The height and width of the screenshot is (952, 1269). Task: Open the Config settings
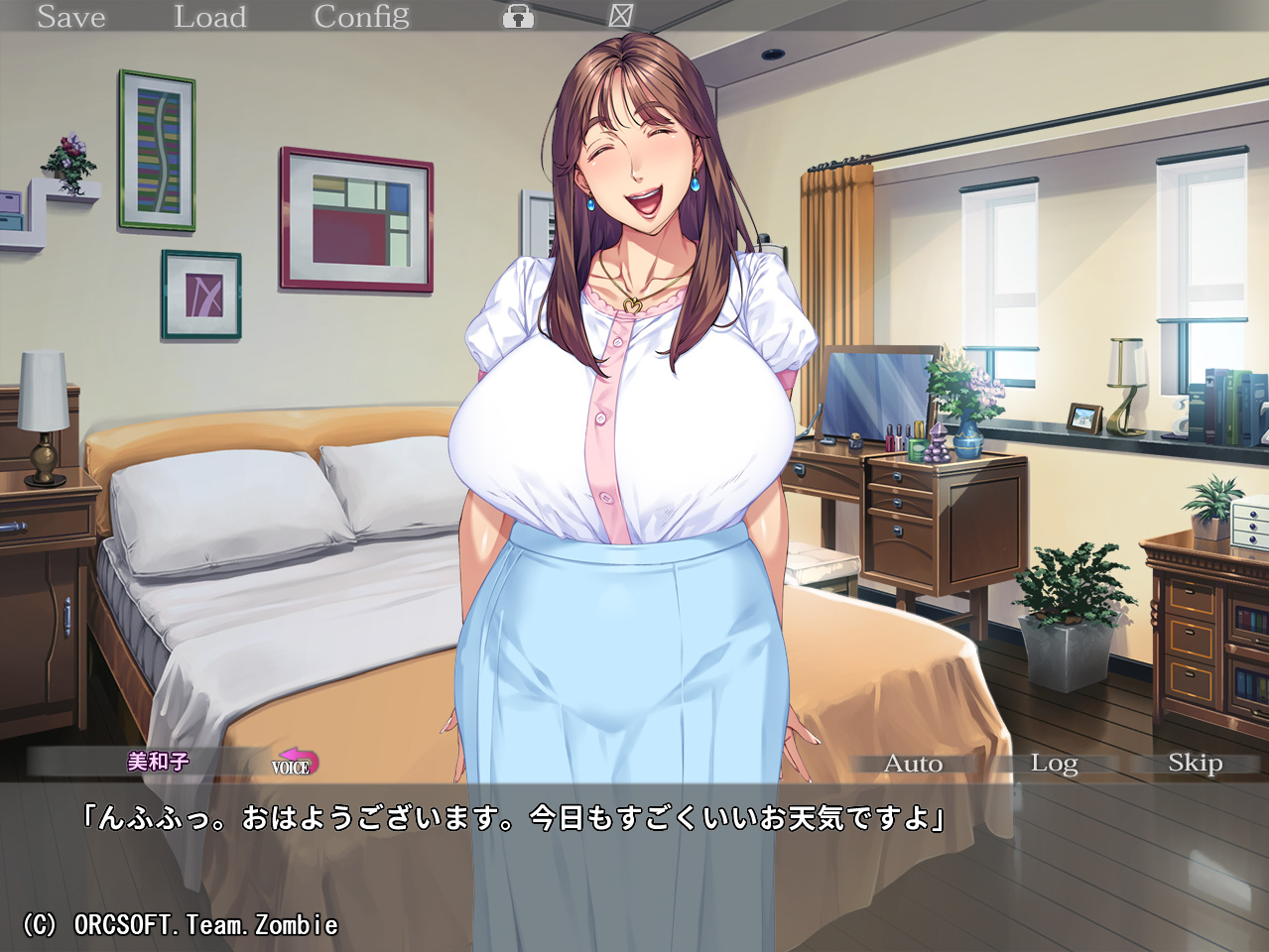tap(361, 17)
